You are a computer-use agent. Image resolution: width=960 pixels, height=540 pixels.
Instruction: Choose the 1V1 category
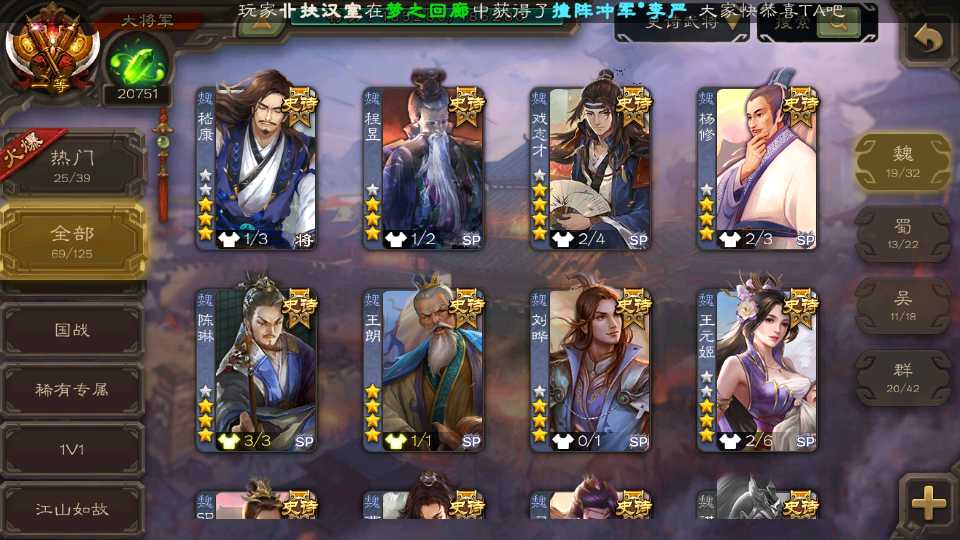pyautogui.click(x=72, y=449)
